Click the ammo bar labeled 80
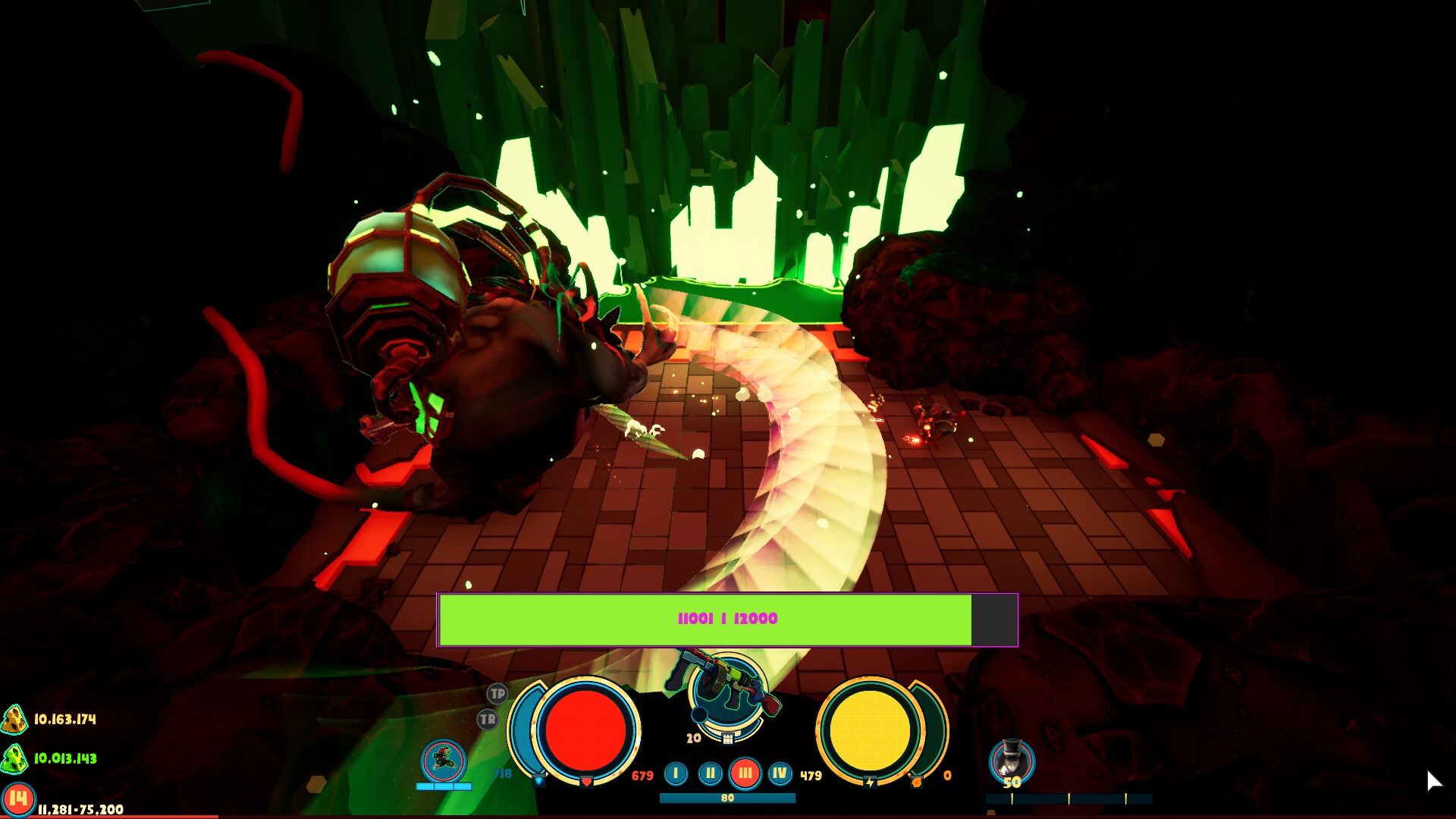Image resolution: width=1456 pixels, height=819 pixels. [728, 798]
